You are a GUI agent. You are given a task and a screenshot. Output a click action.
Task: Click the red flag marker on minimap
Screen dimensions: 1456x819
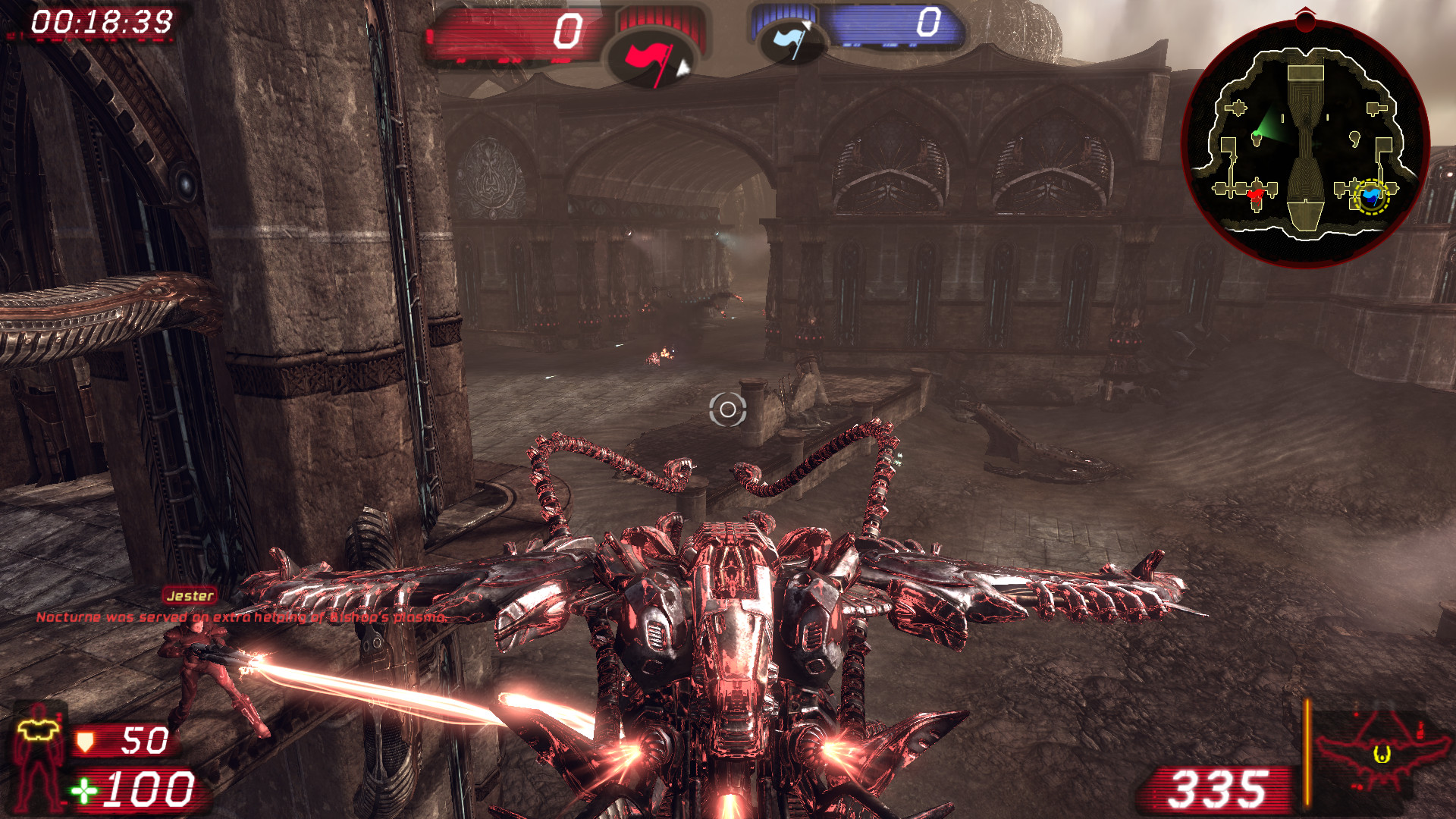(1255, 196)
